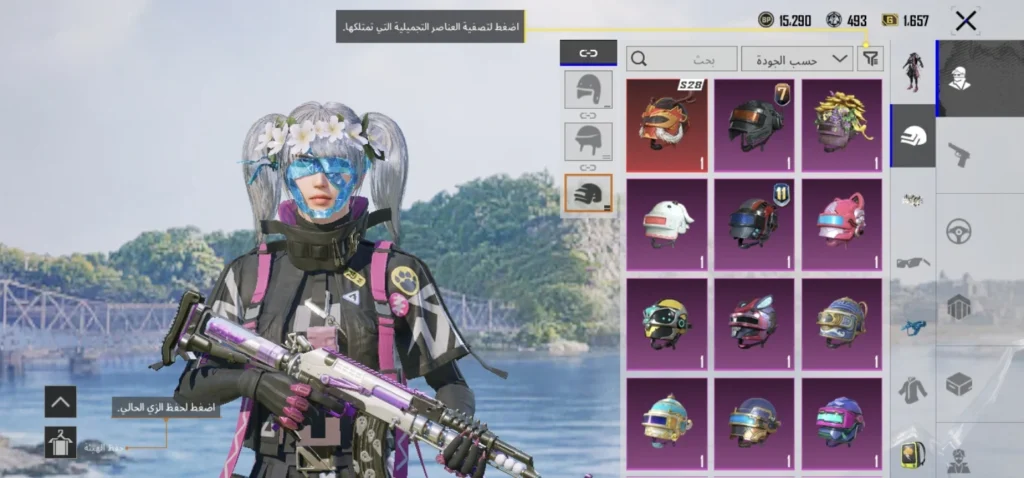Image resolution: width=1024 pixels, height=478 pixels.
Task: Save current outfit using the hanger icon
Action: (60, 442)
